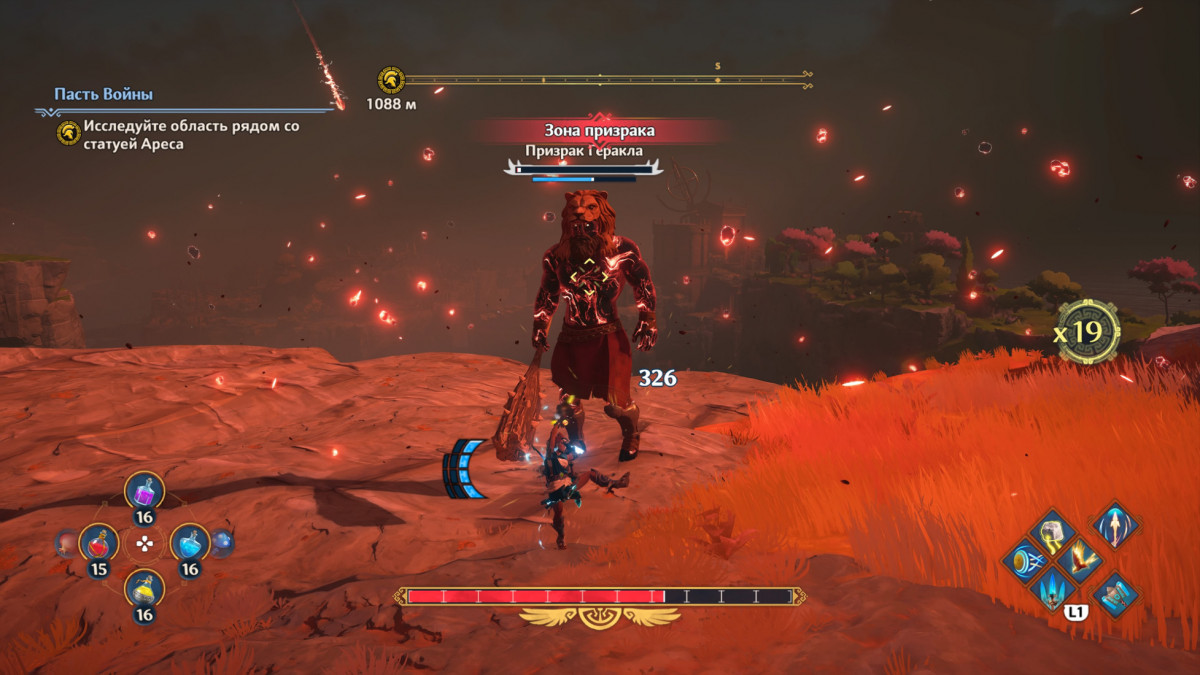Activate the blue spears ability
Screen dimensions: 1200x675
(x=1051, y=590)
